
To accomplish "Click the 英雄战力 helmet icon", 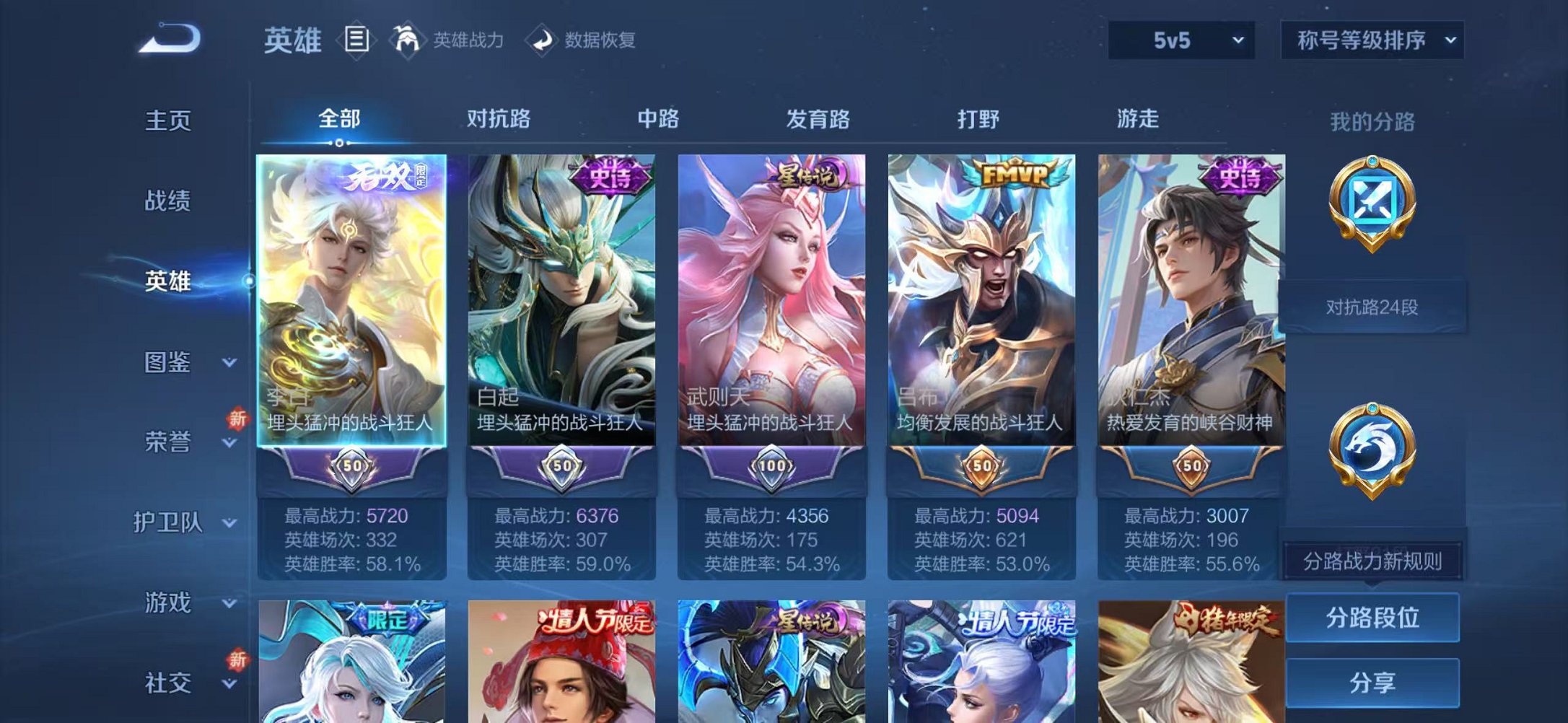I will (406, 40).
